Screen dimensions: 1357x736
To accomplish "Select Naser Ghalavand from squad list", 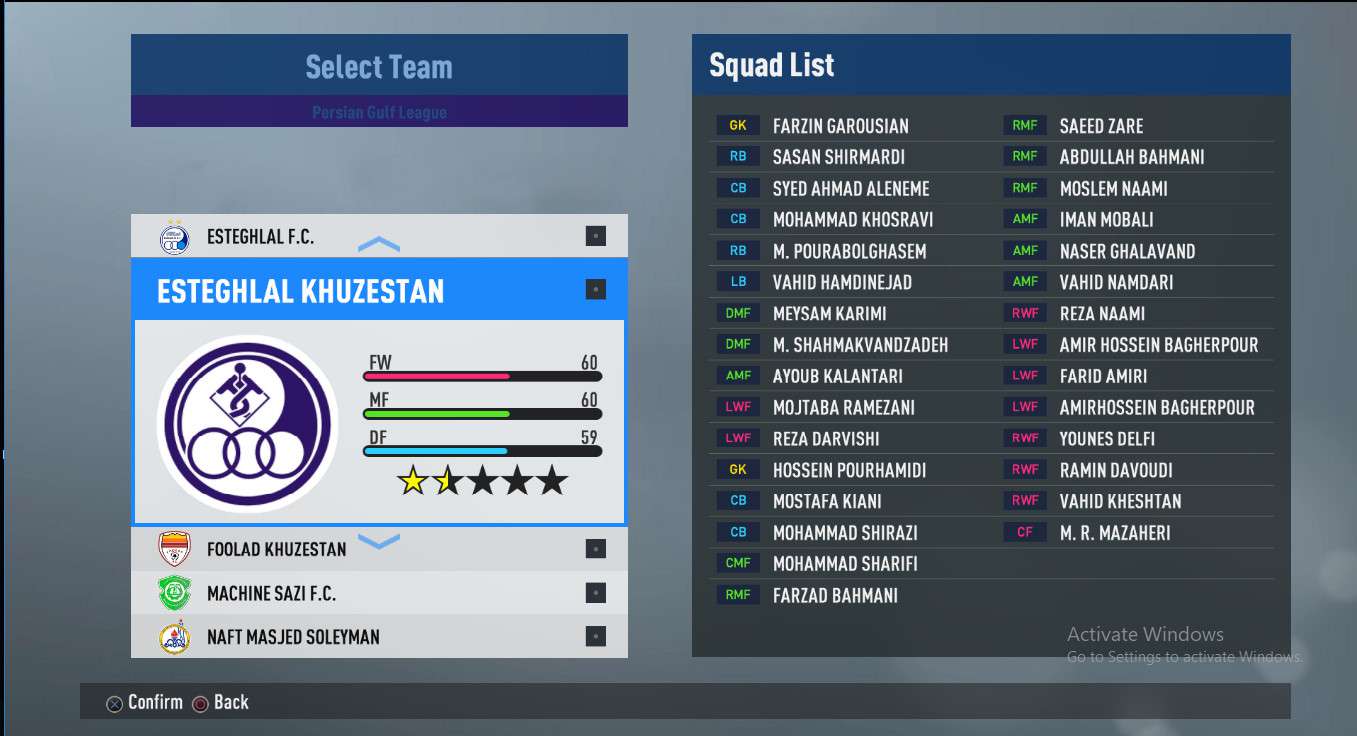I will 1127,251.
